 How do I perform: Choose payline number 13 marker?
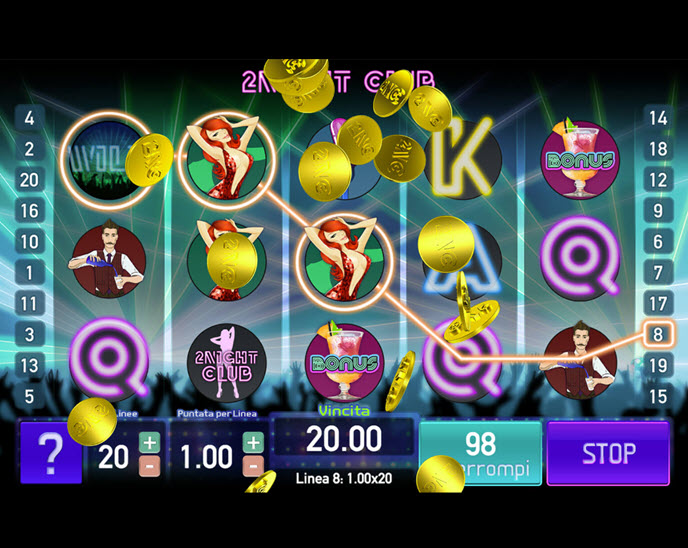tap(29, 365)
